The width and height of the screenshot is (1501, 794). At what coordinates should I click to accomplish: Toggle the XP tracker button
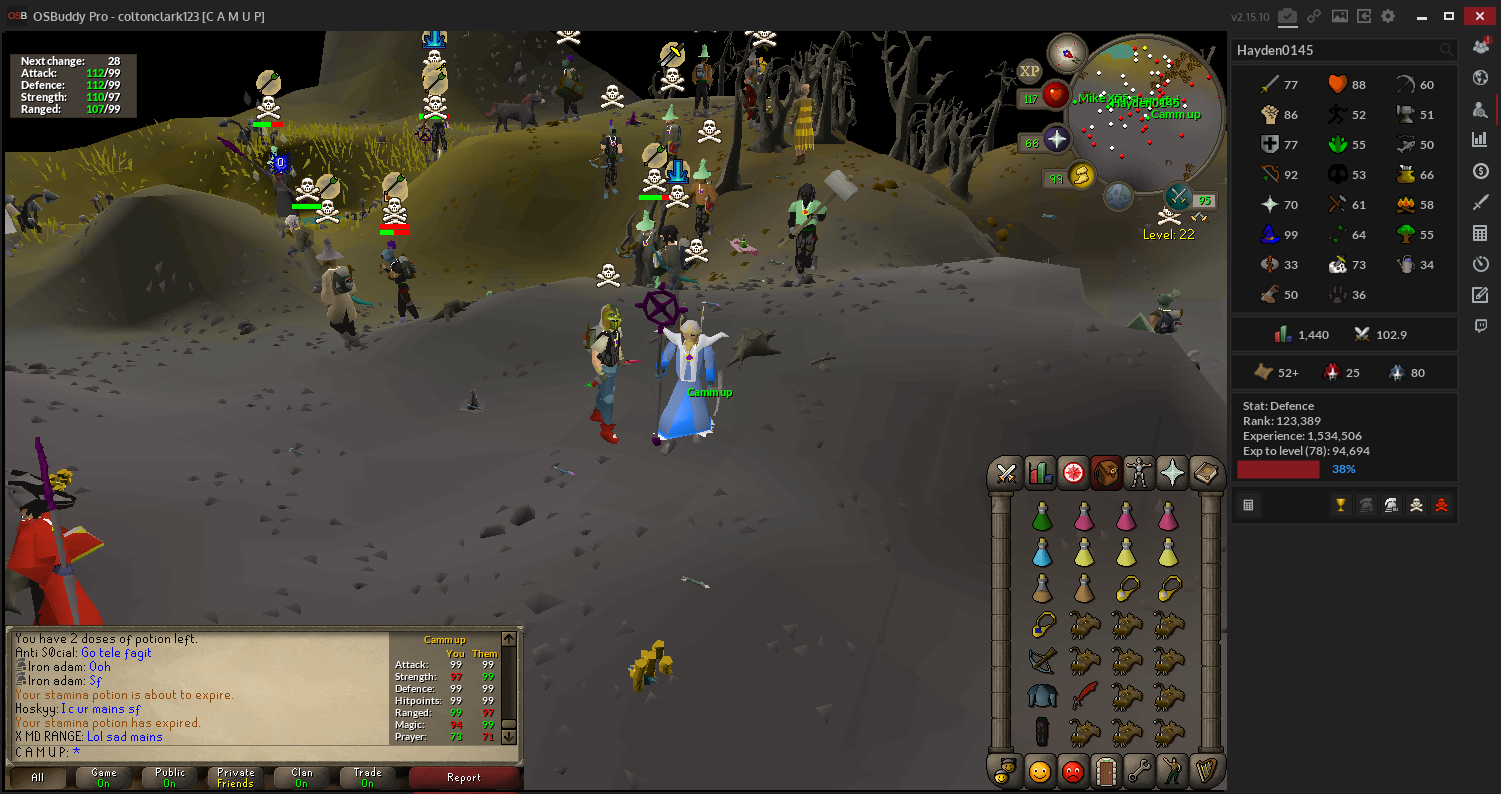click(x=1029, y=70)
